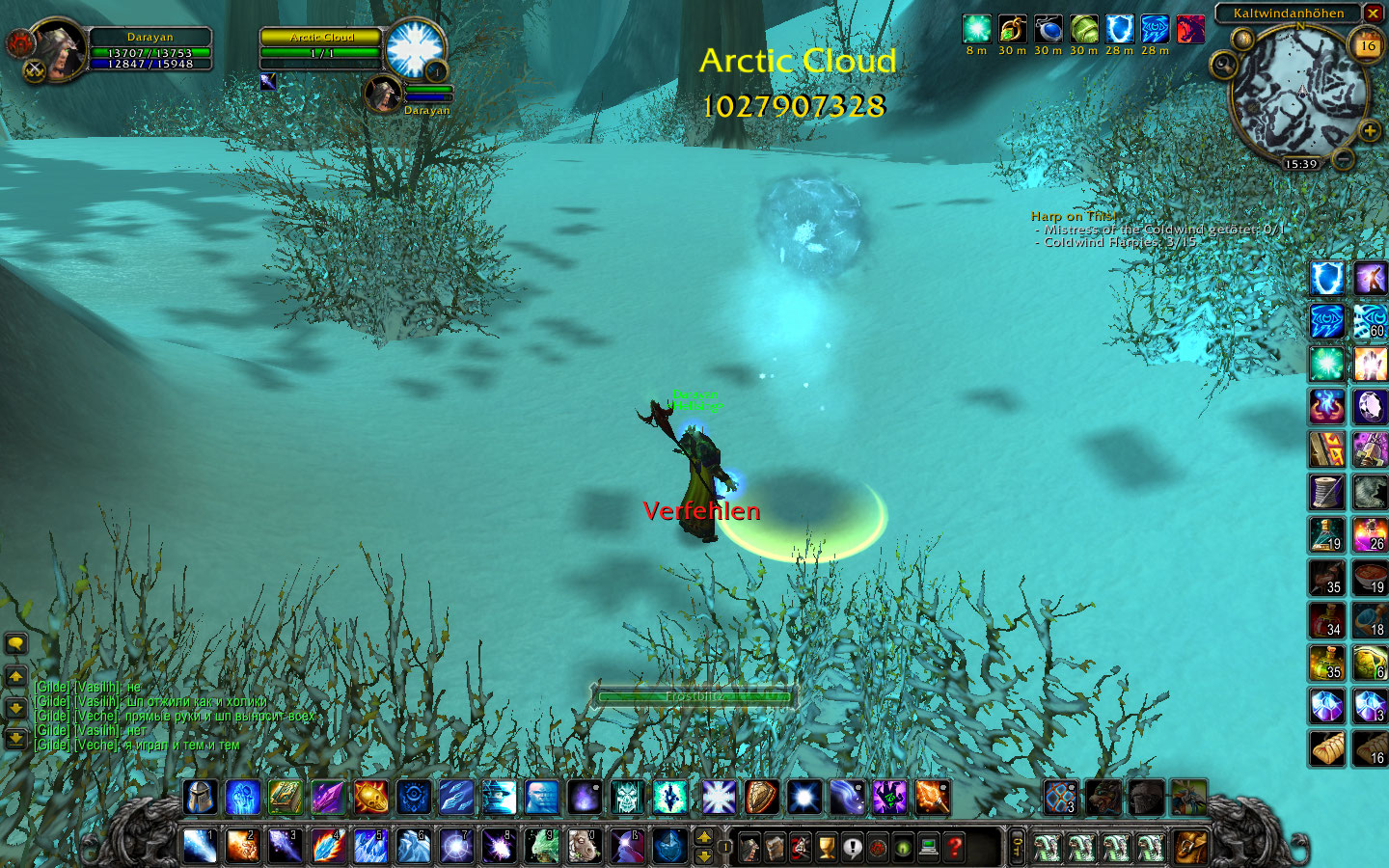1389x868 pixels.
Task: Open the achievements goblet menu button
Action: pyautogui.click(x=827, y=847)
